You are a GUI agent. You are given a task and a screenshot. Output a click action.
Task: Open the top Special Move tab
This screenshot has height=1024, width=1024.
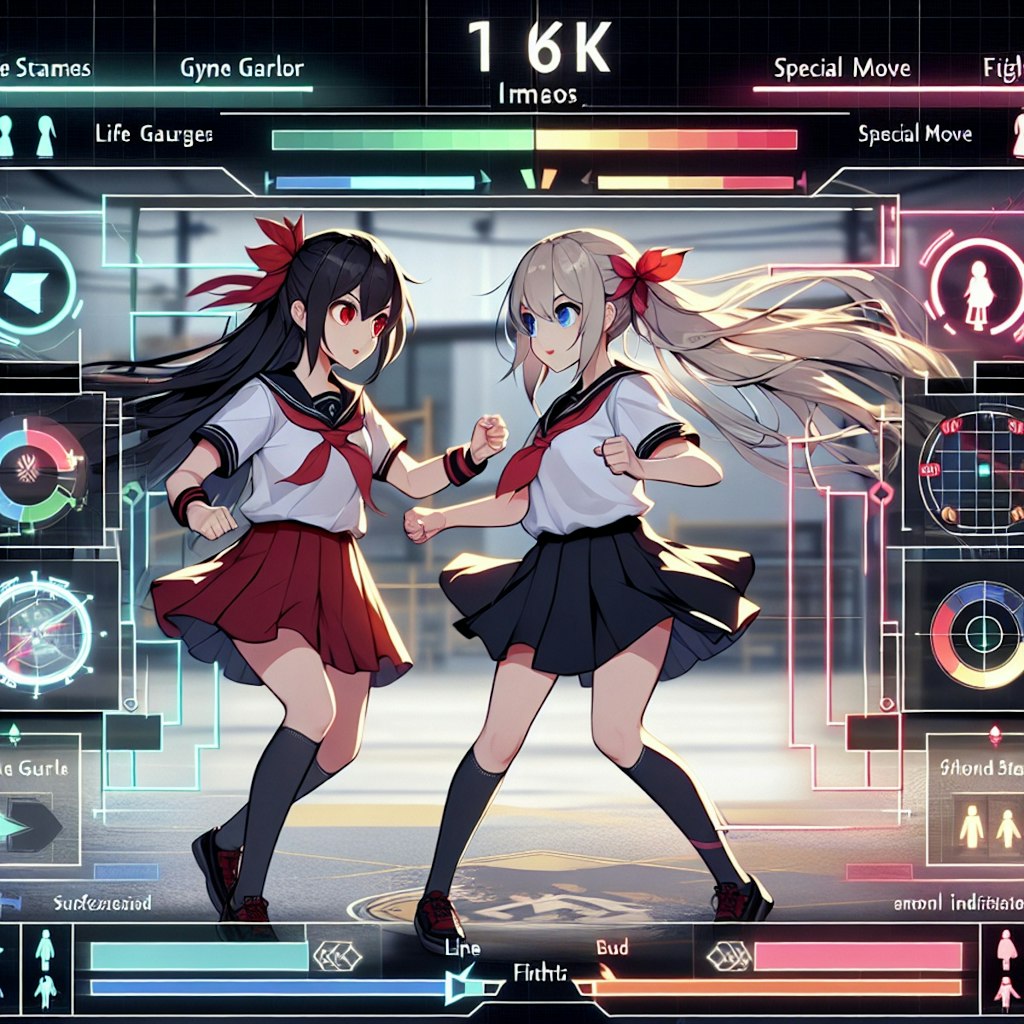coord(841,68)
